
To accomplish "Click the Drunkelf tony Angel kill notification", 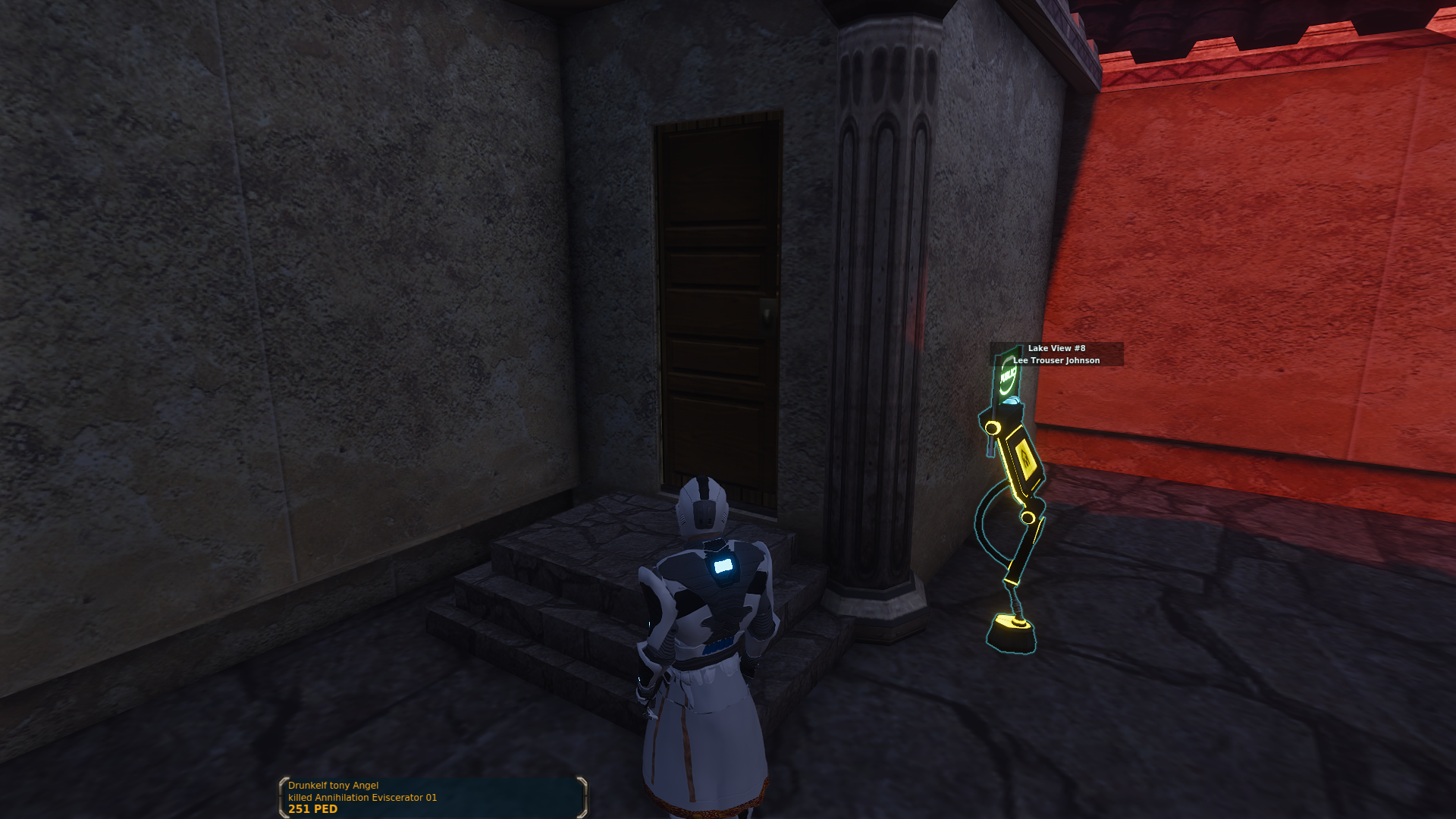I will coord(433,797).
